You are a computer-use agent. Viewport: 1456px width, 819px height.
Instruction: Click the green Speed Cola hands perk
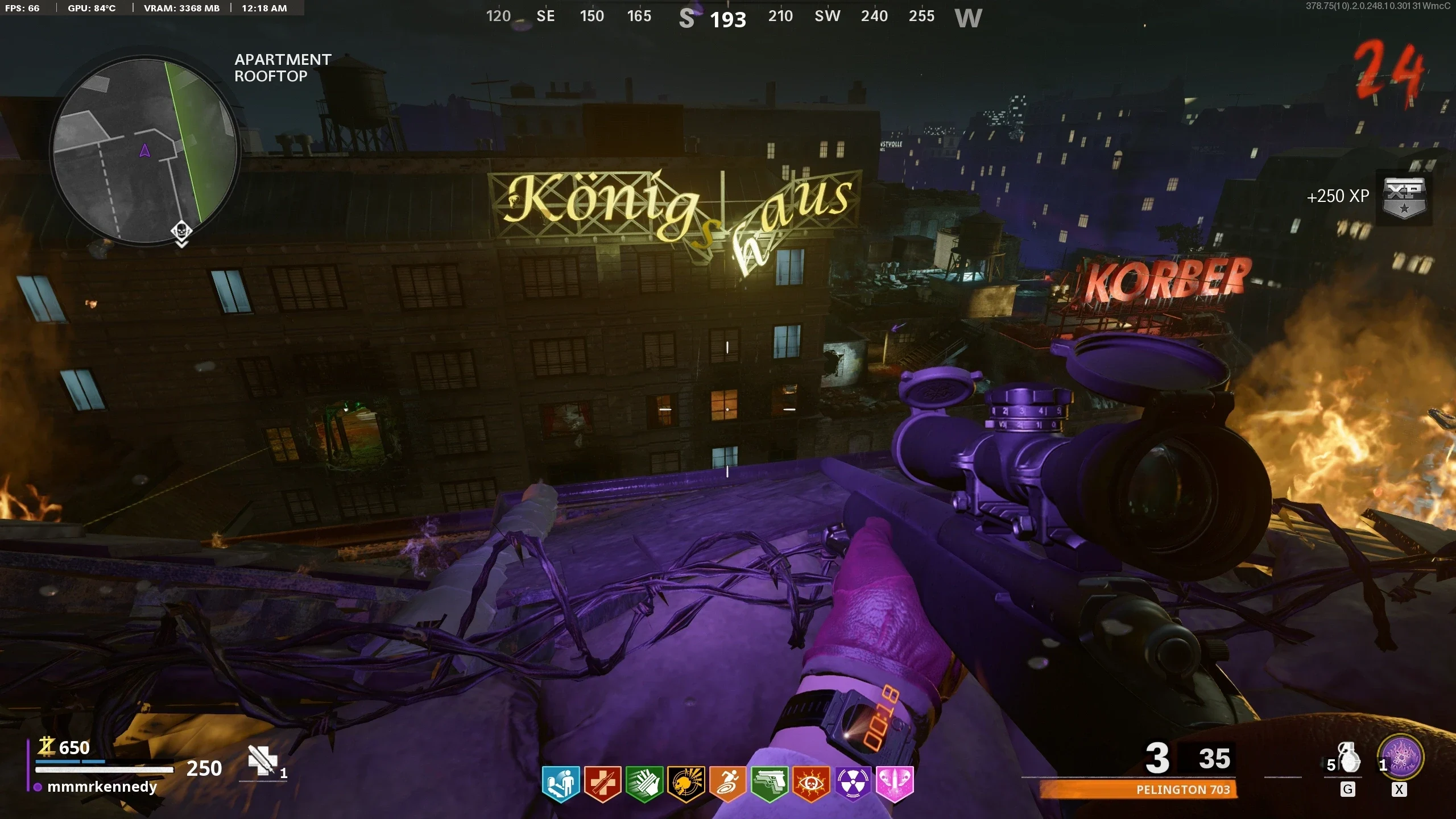tap(644, 783)
